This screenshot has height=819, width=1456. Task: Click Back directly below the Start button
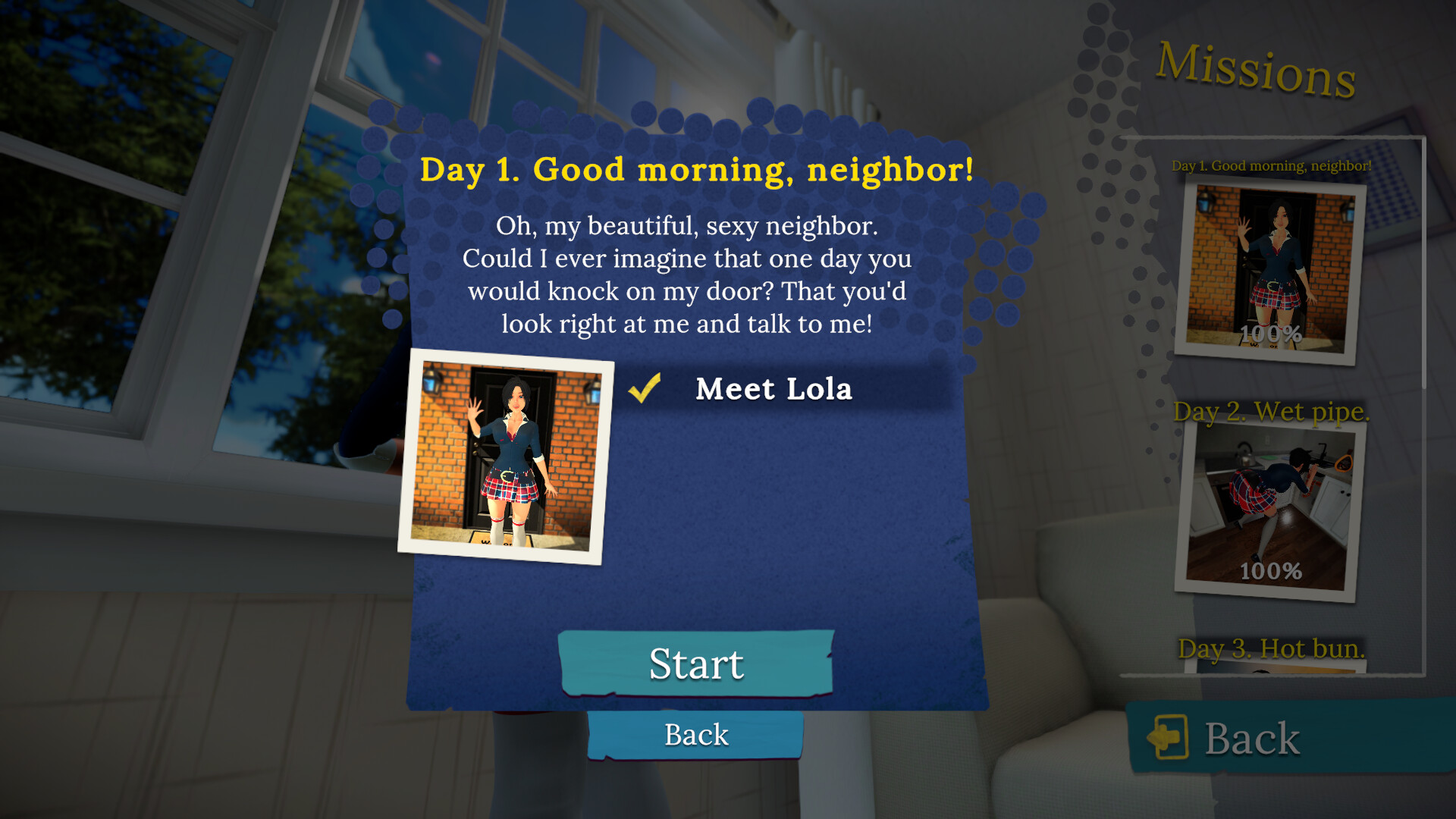coord(695,733)
